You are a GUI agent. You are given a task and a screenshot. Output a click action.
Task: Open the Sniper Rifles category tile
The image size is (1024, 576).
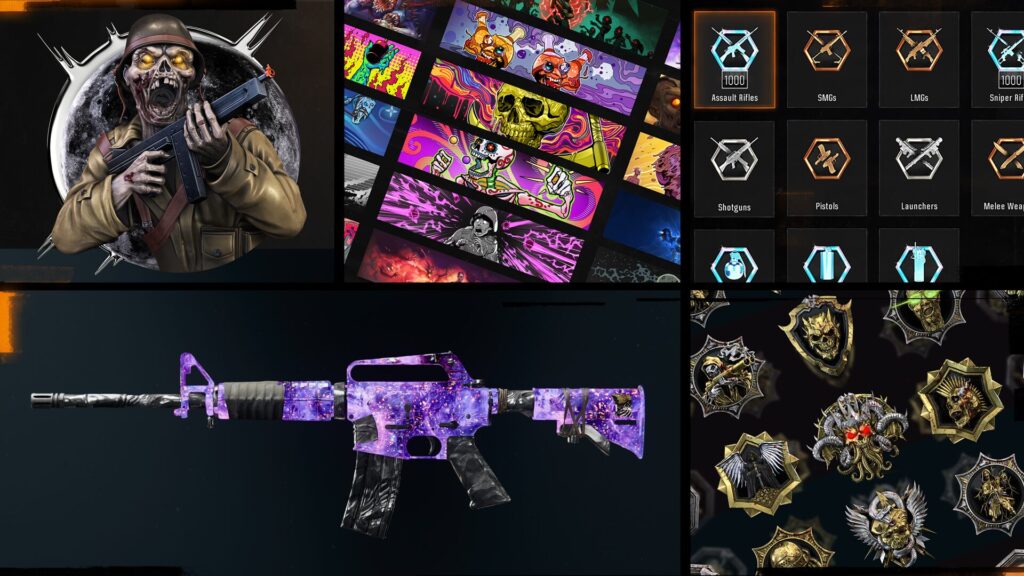point(997,60)
